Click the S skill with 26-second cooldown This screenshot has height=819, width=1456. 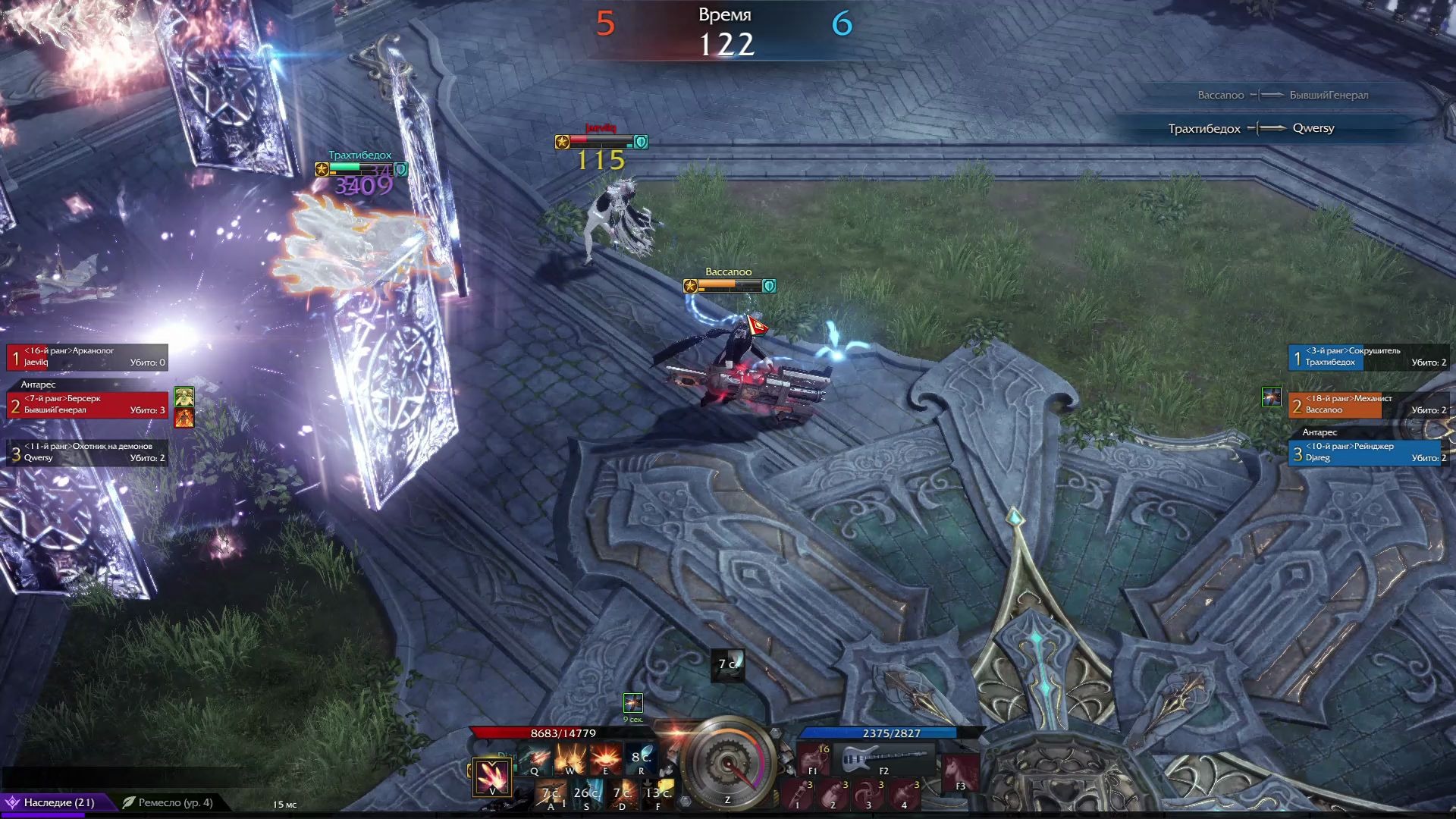click(x=586, y=795)
